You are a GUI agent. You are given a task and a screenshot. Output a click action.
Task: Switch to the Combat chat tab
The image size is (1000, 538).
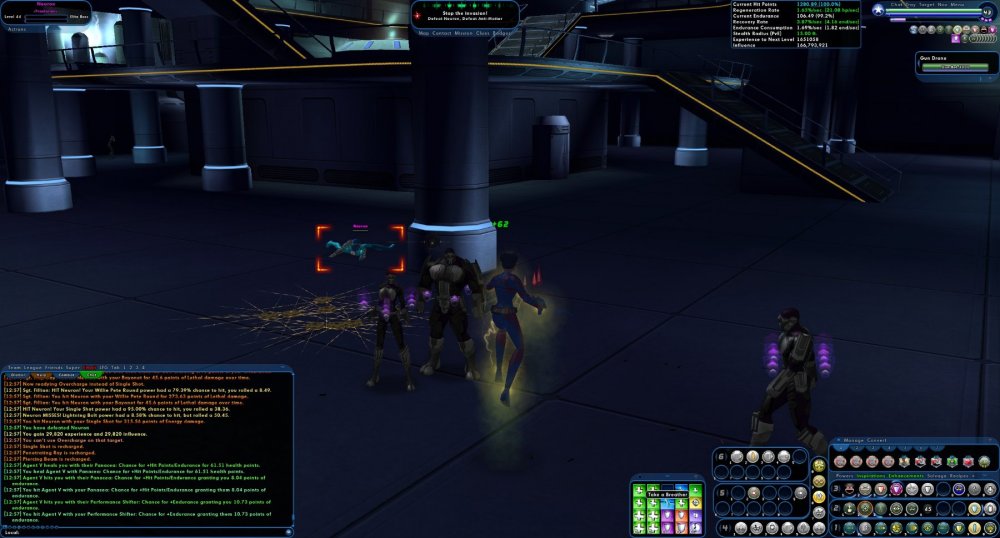coord(68,375)
